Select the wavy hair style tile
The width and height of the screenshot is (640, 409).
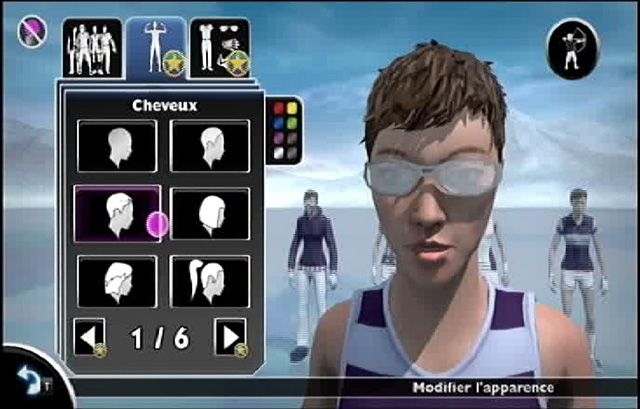point(117,281)
